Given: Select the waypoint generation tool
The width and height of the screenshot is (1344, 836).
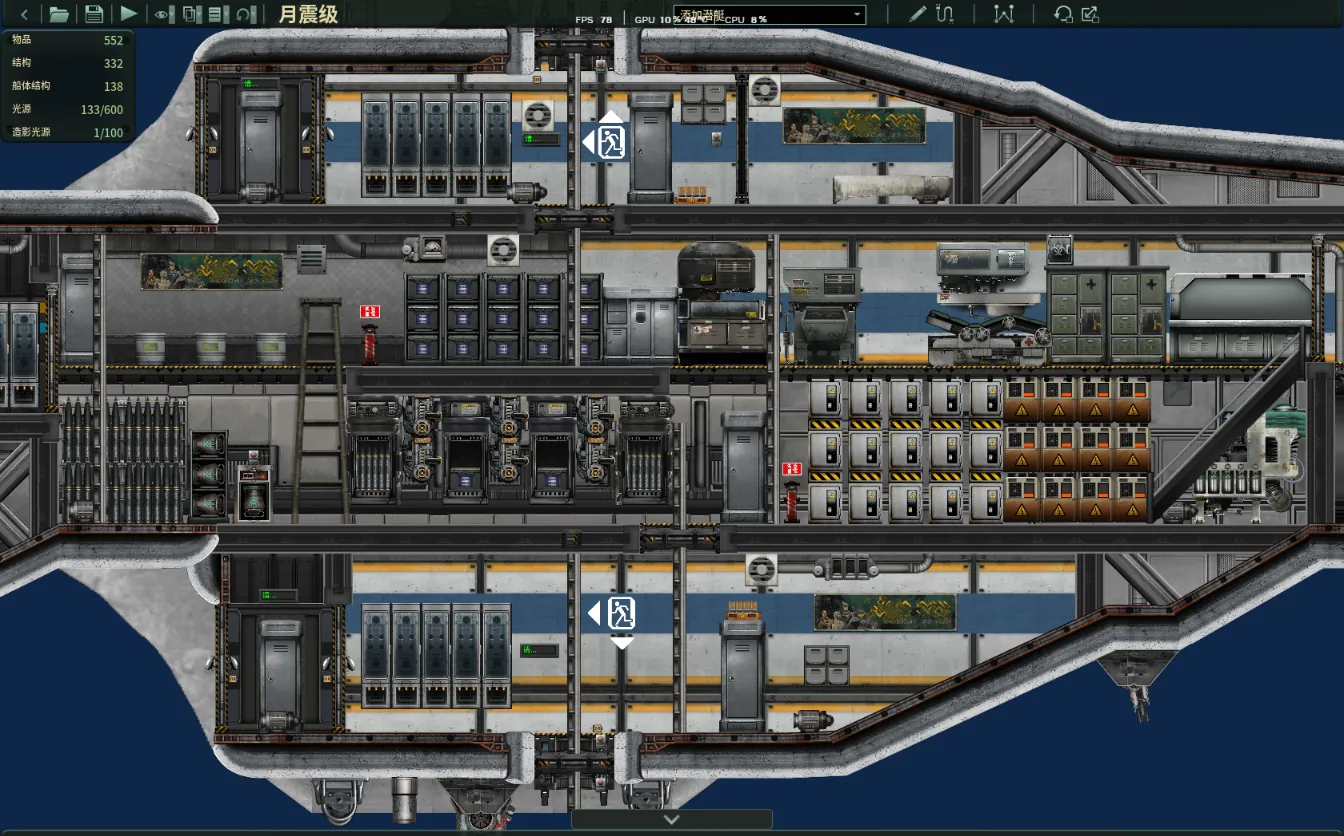Looking at the screenshot, I should (1004, 14).
